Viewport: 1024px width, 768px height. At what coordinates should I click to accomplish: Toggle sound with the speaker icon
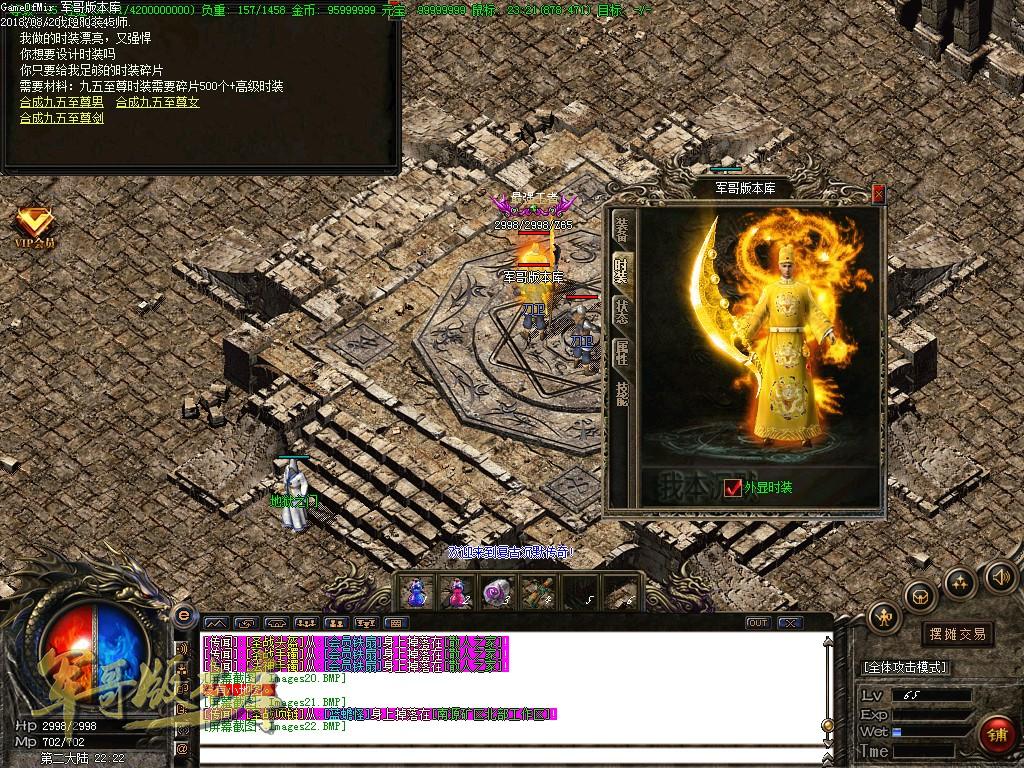[1000, 576]
